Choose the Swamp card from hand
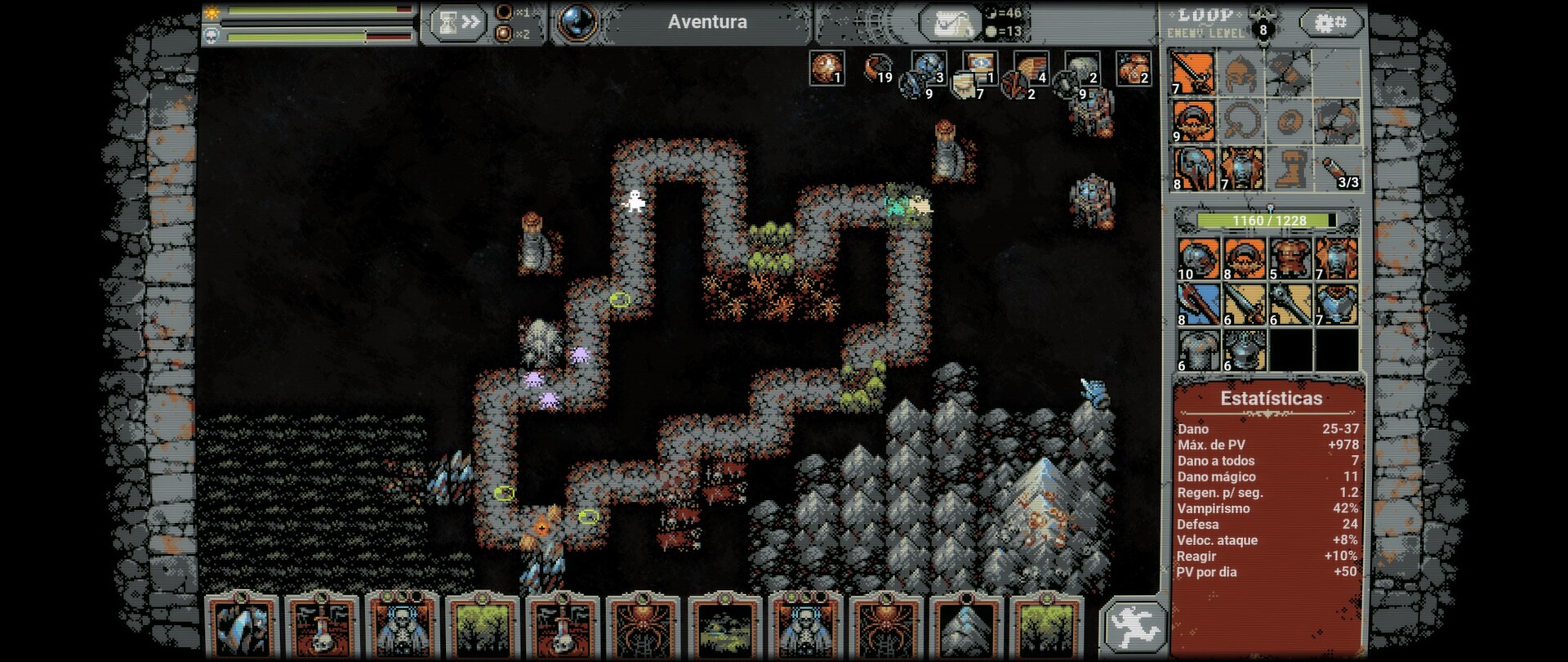The height and width of the screenshot is (662, 1568). pos(724,628)
